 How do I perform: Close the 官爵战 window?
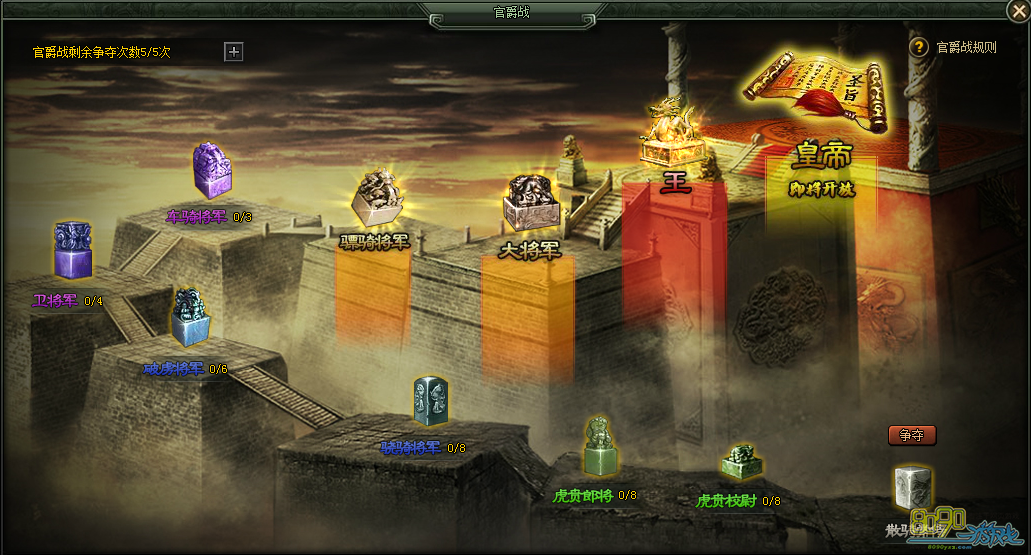click(1018, 11)
